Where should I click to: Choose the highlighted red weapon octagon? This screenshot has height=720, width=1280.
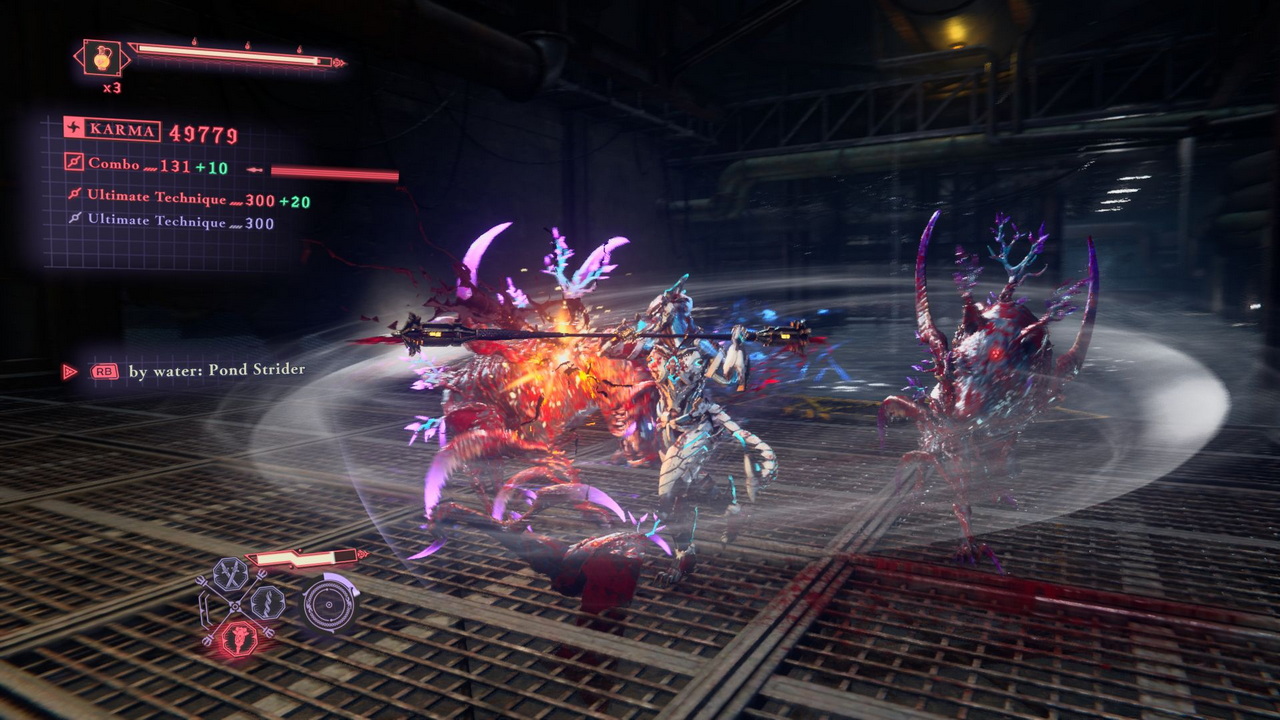pyautogui.click(x=238, y=637)
